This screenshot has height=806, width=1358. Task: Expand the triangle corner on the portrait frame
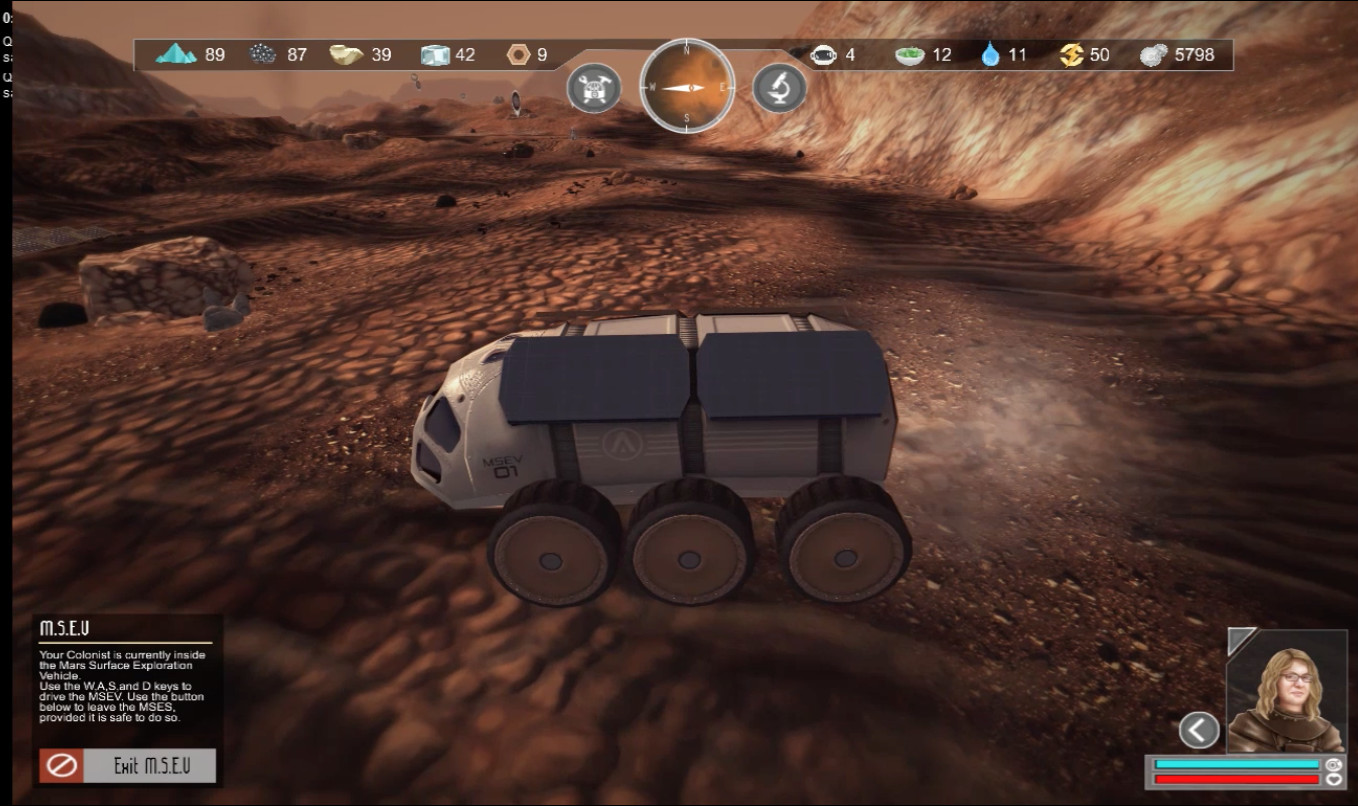[1239, 639]
